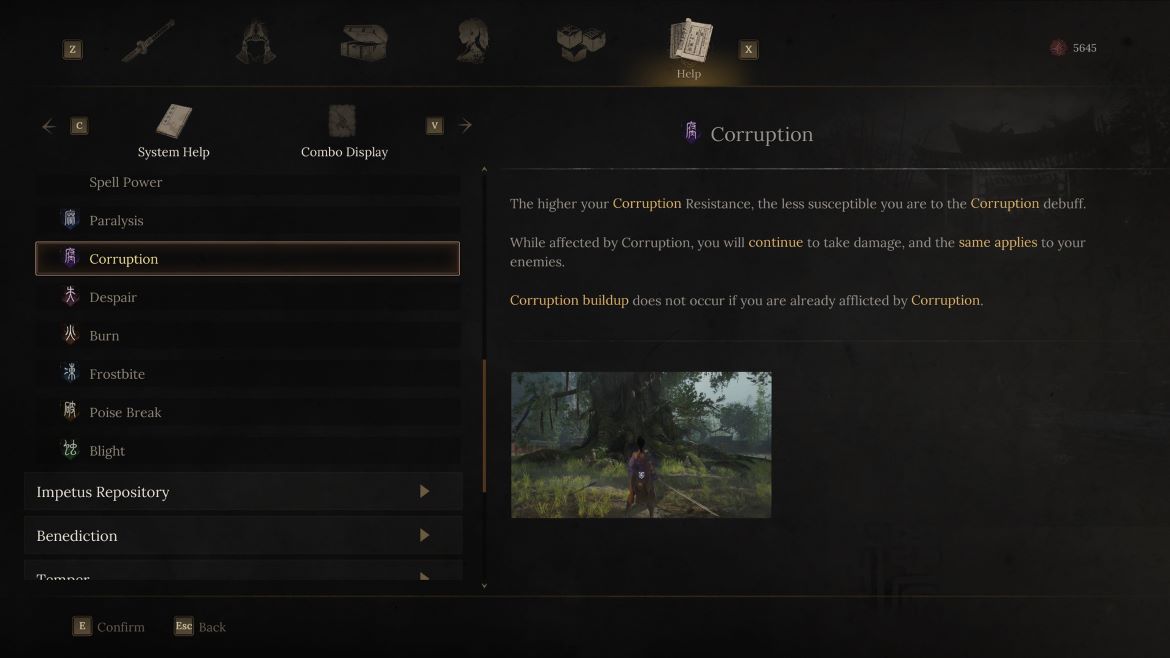The image size is (1170, 658).
Task: Open the stacked cubes tab
Action: point(580,42)
